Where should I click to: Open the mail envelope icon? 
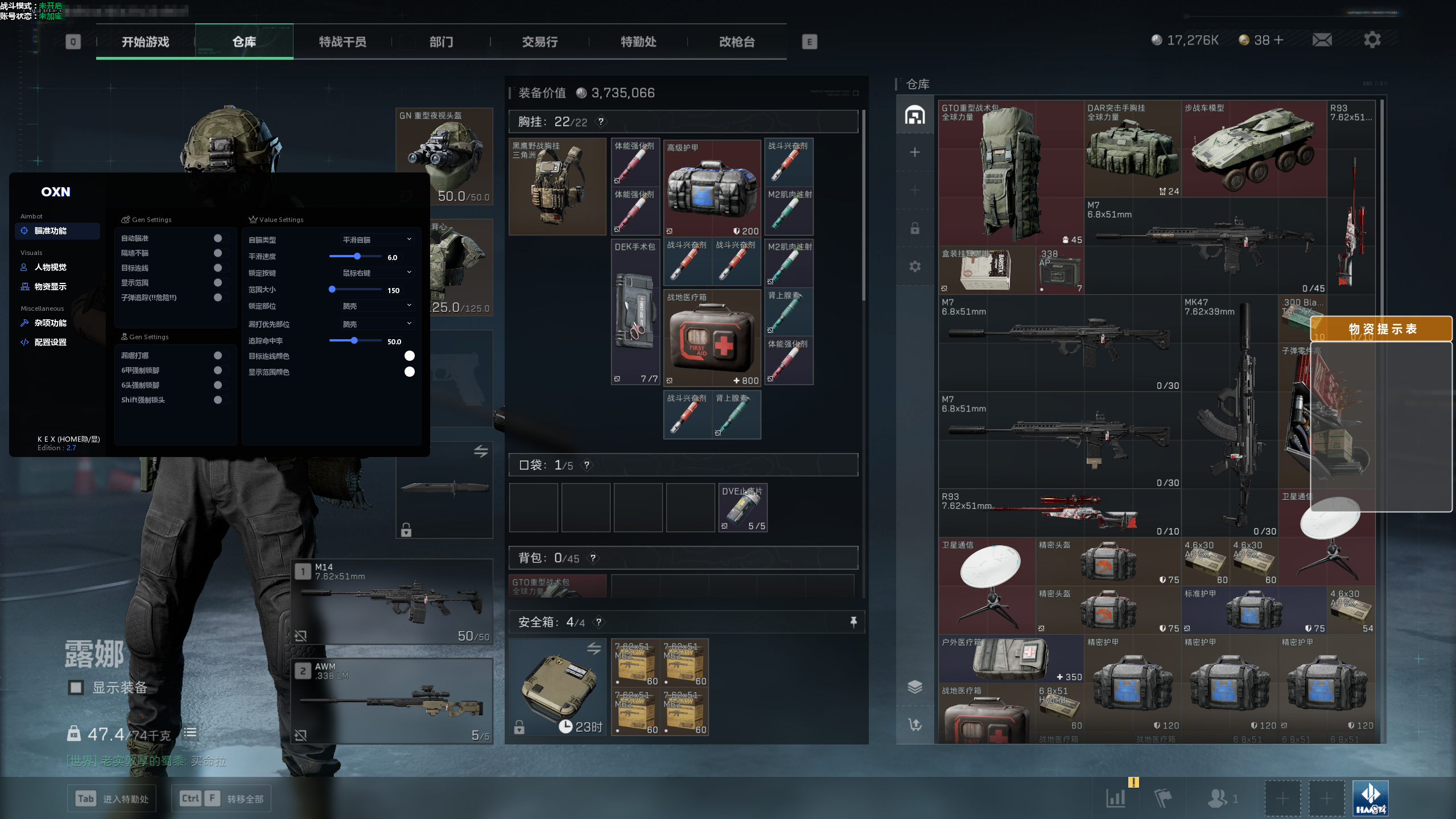(1322, 40)
